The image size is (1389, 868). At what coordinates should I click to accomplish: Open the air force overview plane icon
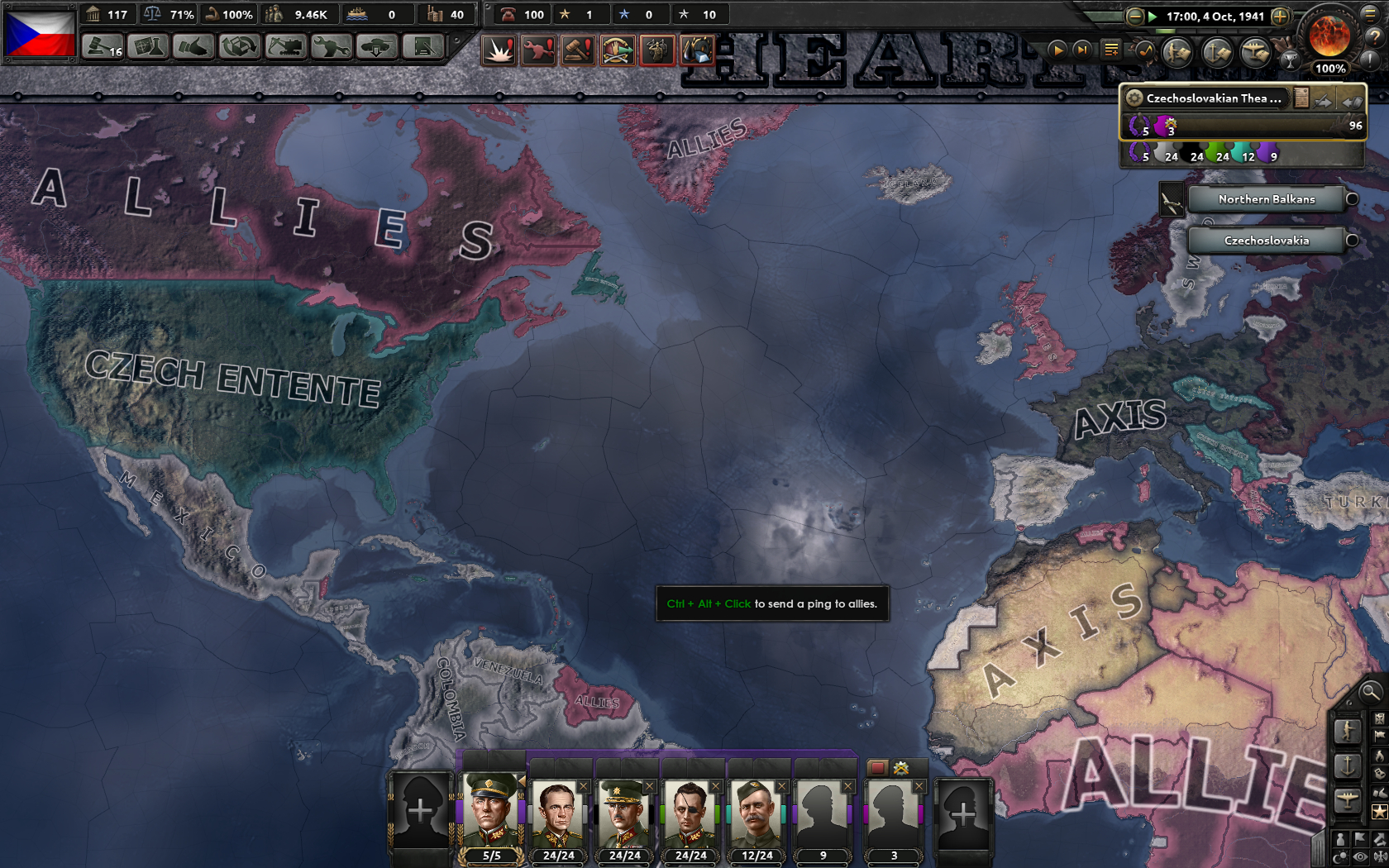tap(1254, 51)
